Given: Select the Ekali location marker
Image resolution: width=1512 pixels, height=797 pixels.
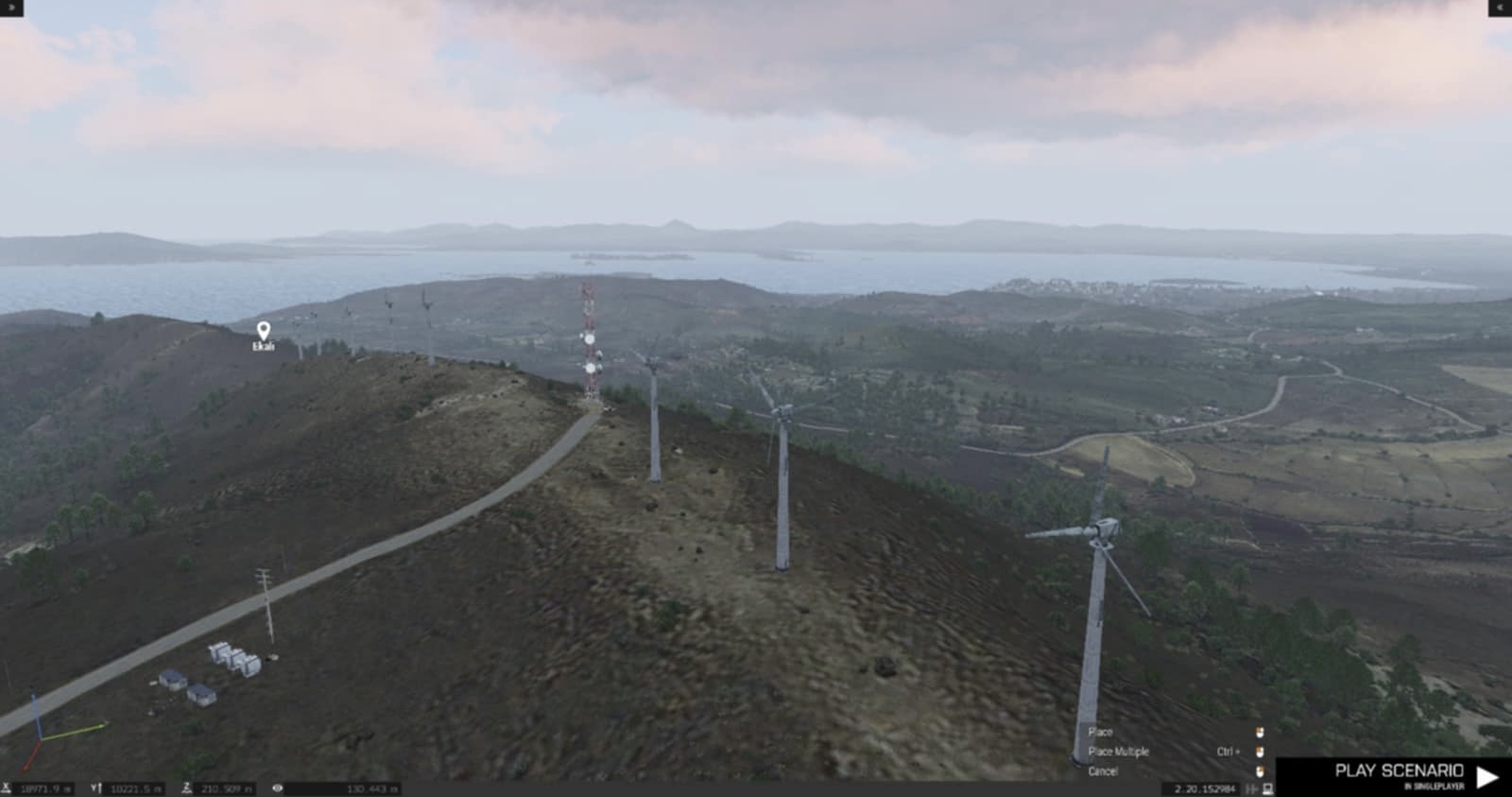Looking at the screenshot, I should [263, 331].
